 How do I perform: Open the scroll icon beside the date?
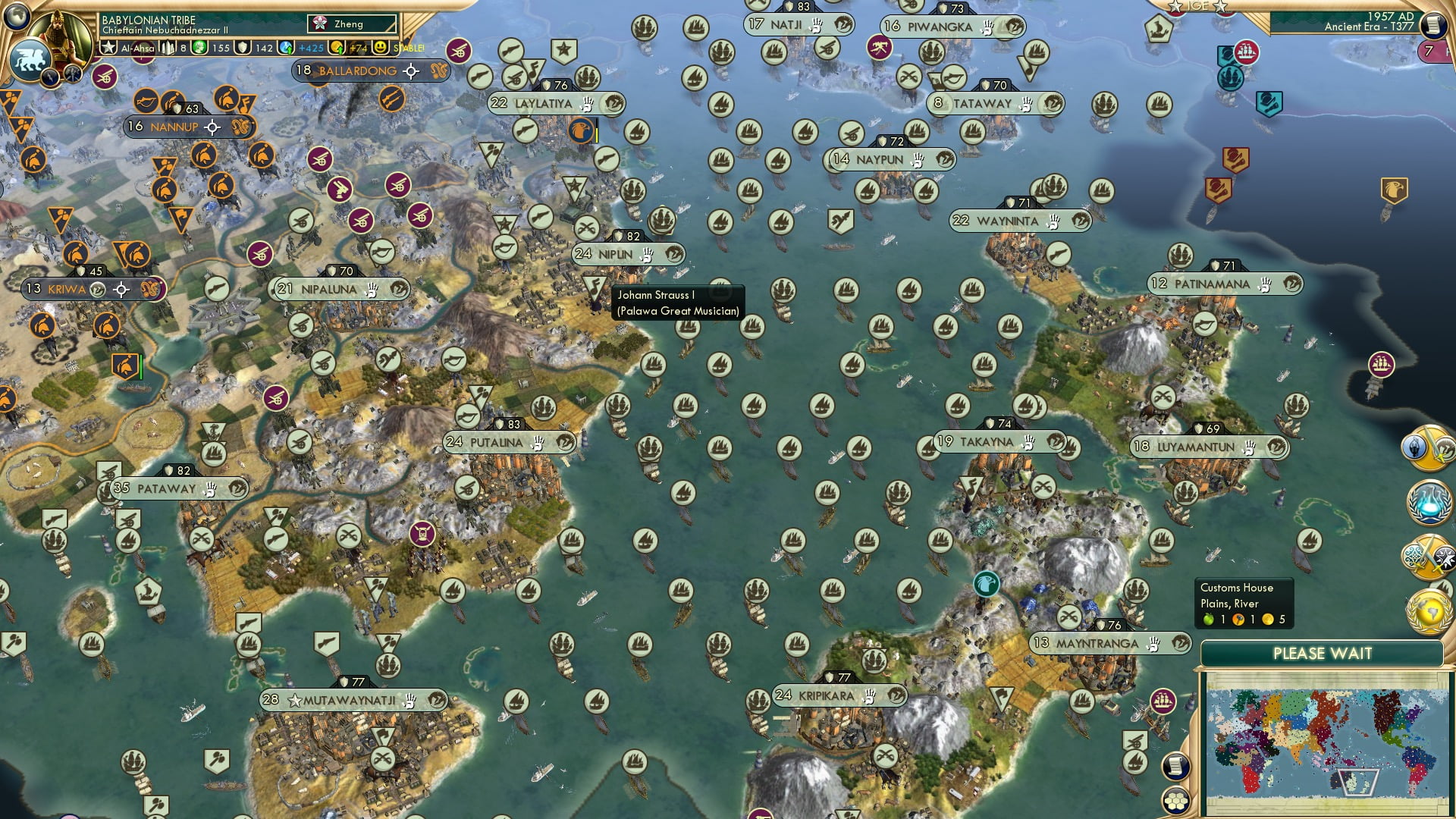pos(1432,26)
